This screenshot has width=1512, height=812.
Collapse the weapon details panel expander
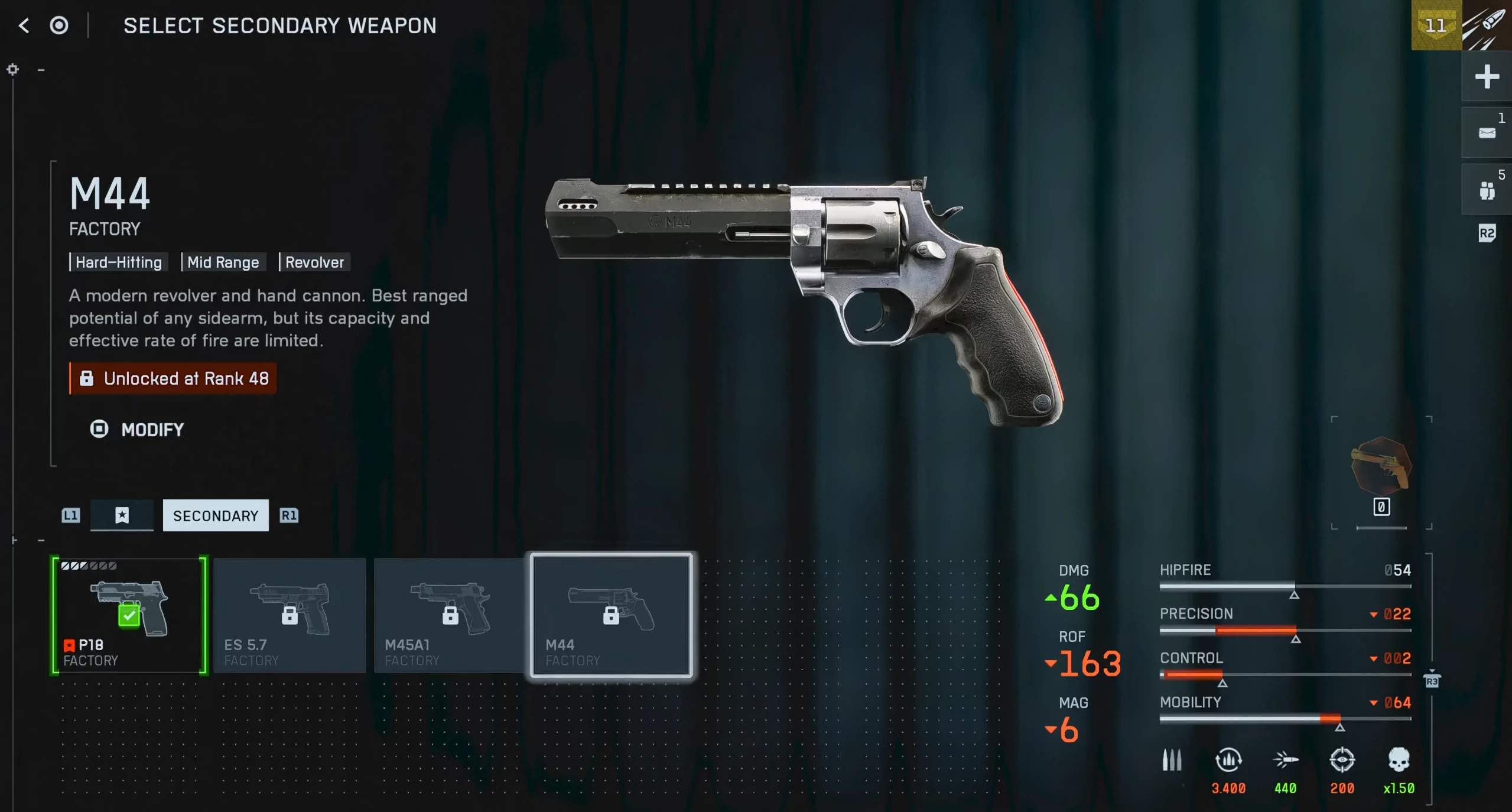[41, 70]
